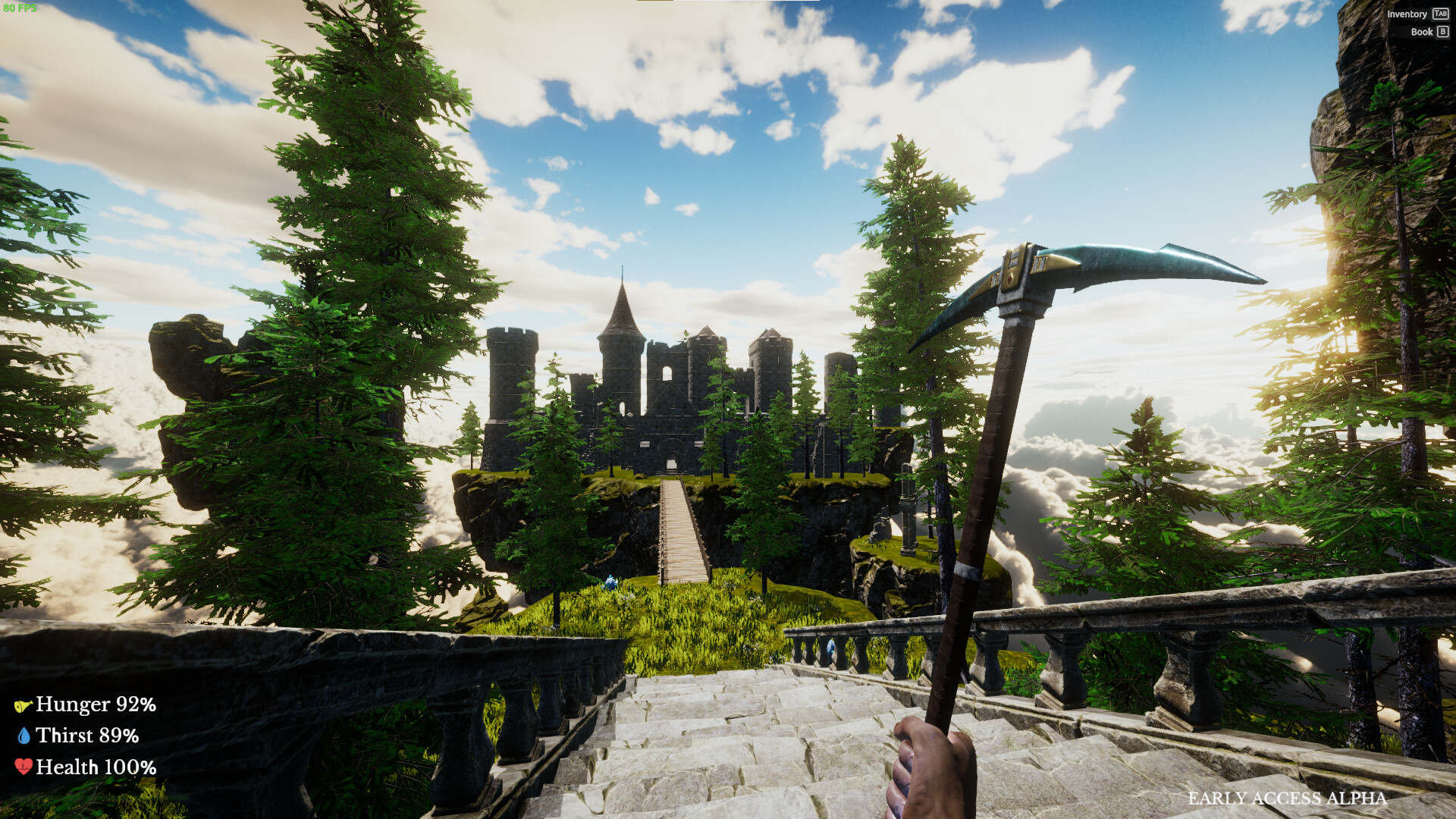
Task: Click the B keybind badge next to Book
Action: pos(1442,32)
